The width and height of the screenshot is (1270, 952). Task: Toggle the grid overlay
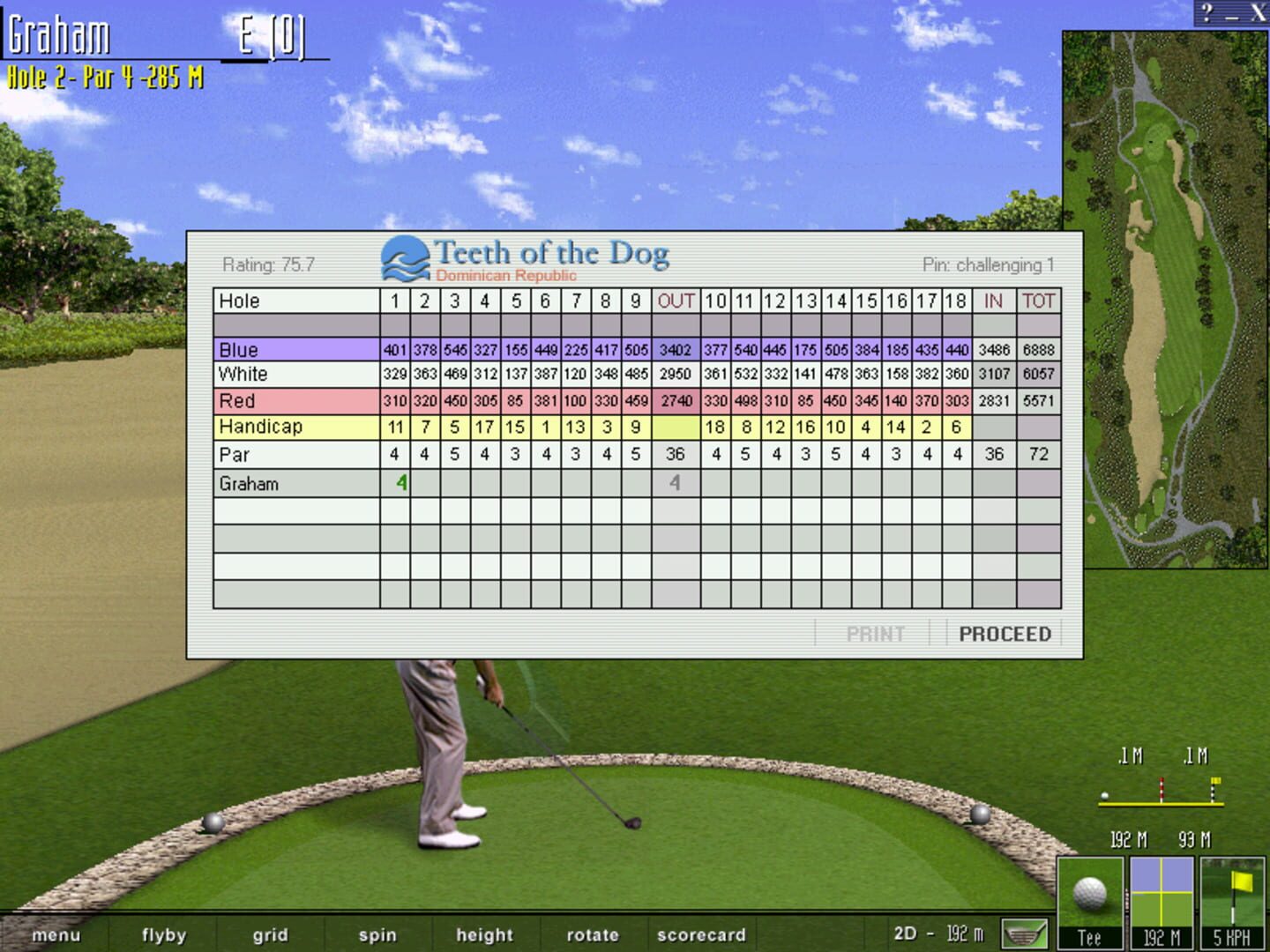tap(270, 935)
